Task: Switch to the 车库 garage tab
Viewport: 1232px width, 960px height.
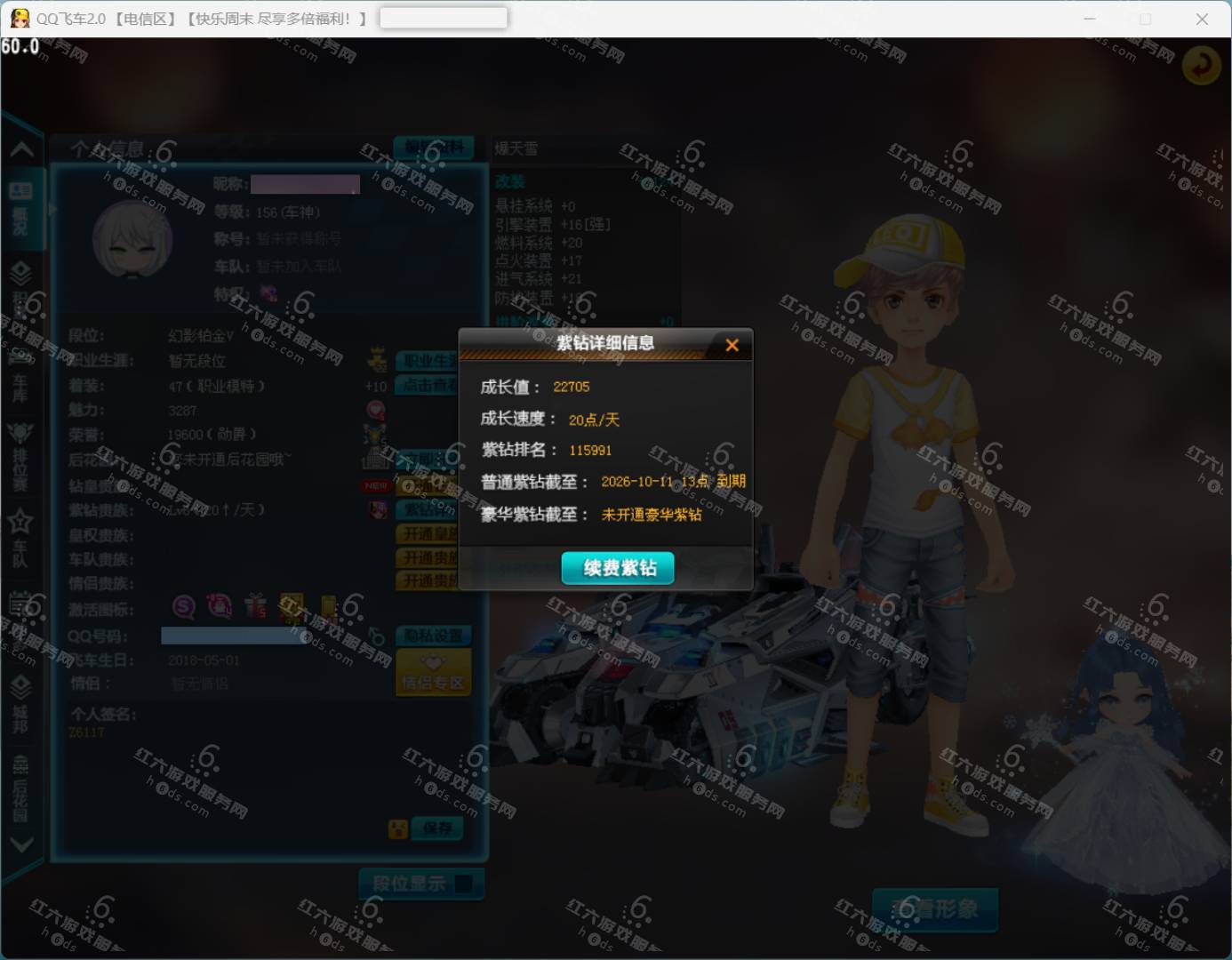Action: 20,378
